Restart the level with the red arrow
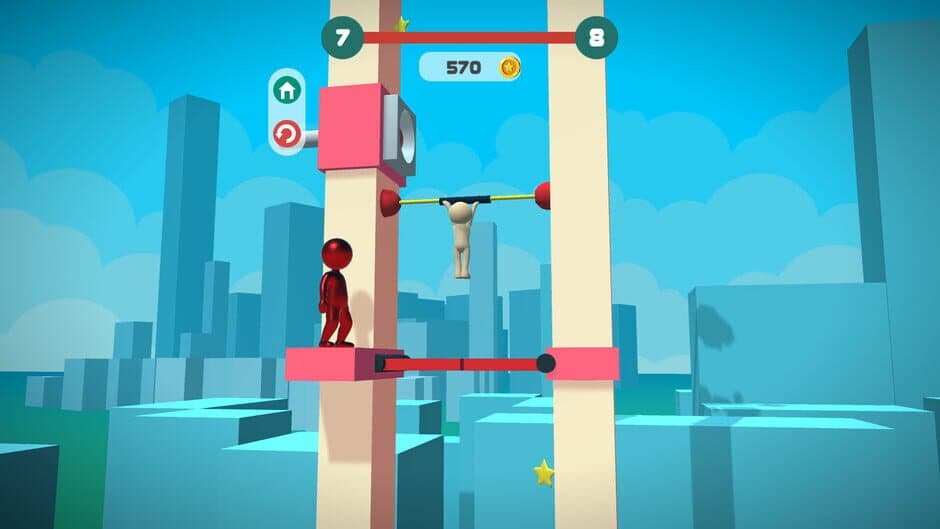Viewport: 940px width, 529px height. (x=287, y=133)
